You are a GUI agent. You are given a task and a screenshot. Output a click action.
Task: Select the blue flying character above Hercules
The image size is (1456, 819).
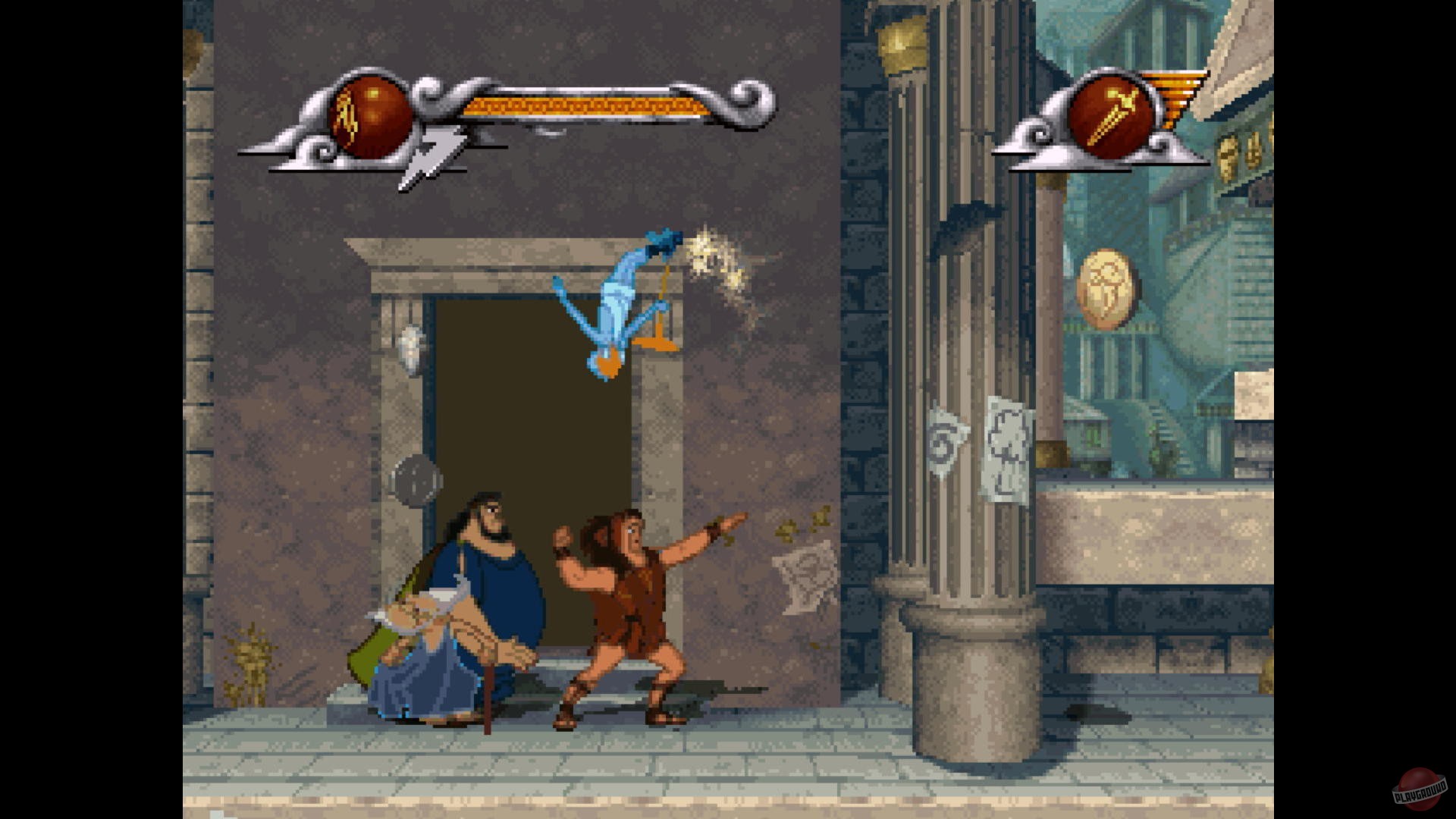614,303
